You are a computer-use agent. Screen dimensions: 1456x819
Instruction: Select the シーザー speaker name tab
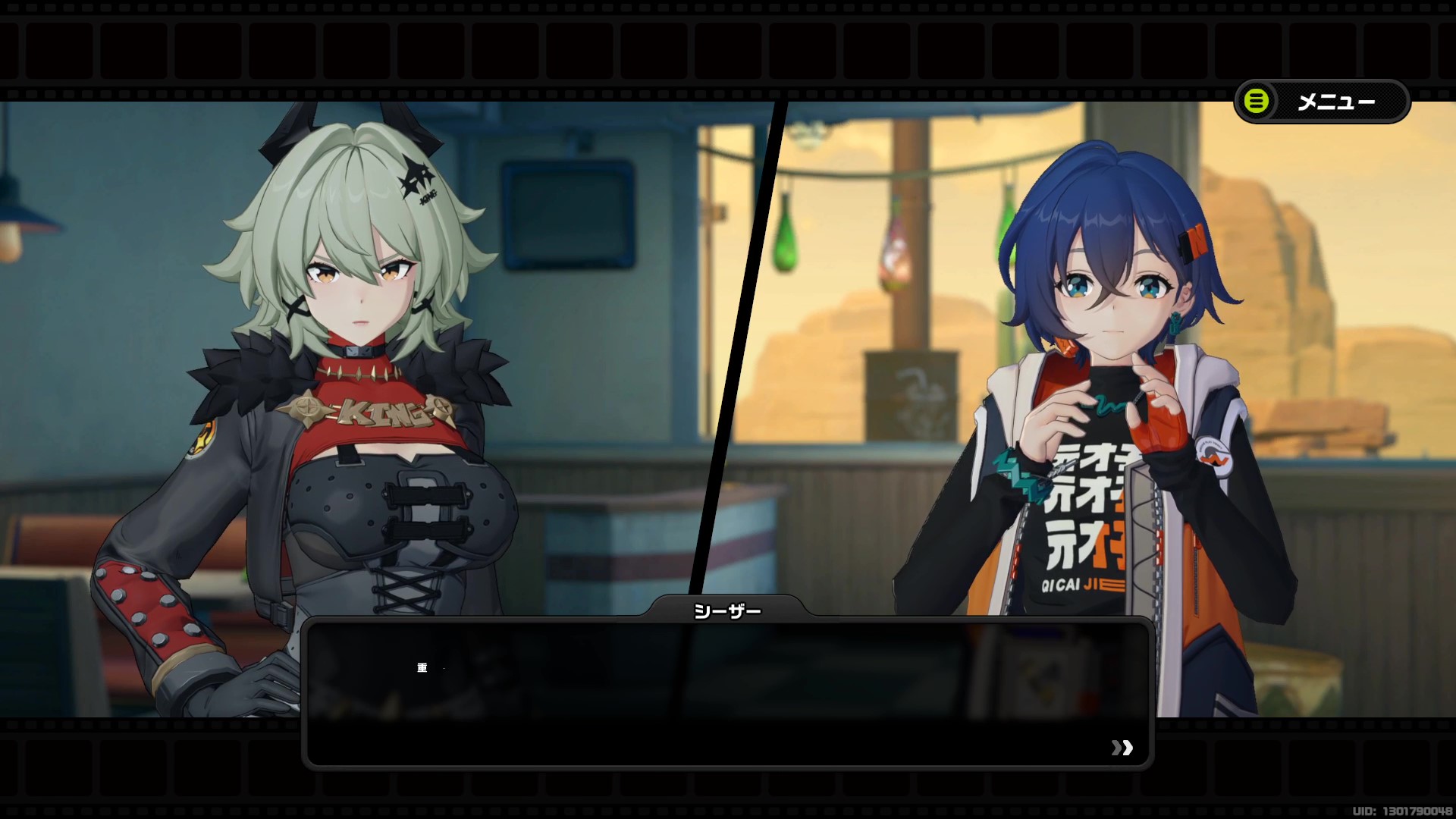[726, 608]
